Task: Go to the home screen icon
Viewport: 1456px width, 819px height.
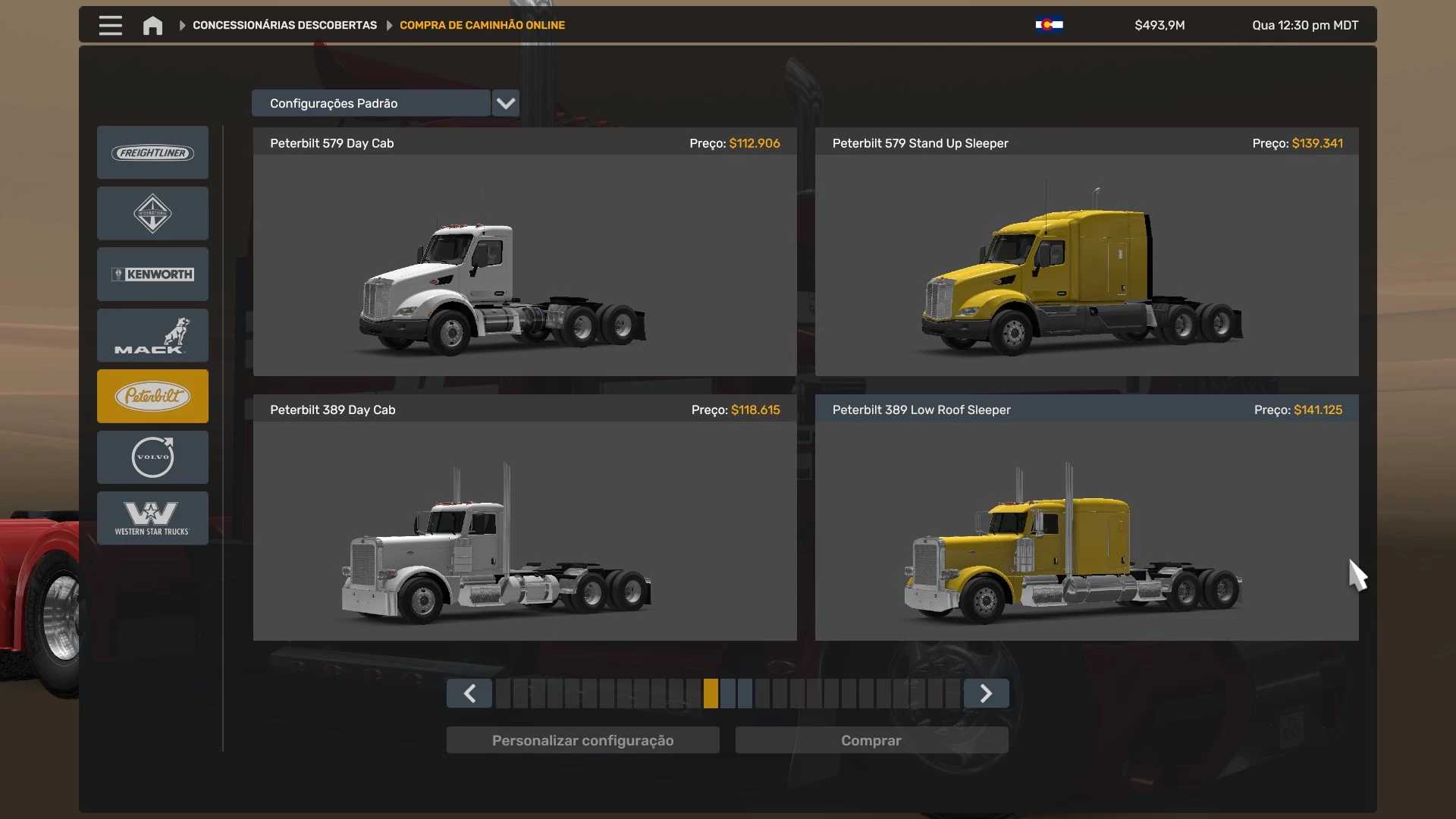Action: [152, 25]
